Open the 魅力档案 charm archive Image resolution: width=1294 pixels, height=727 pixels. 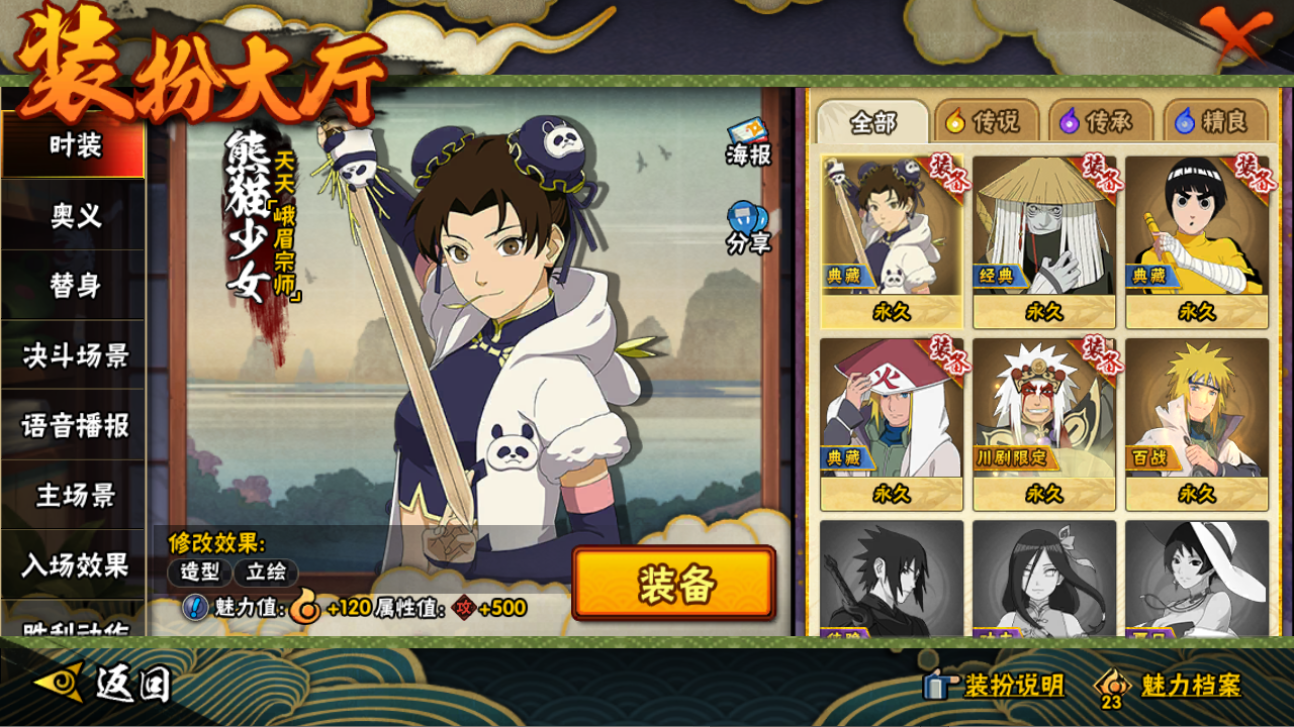(x=1168, y=686)
